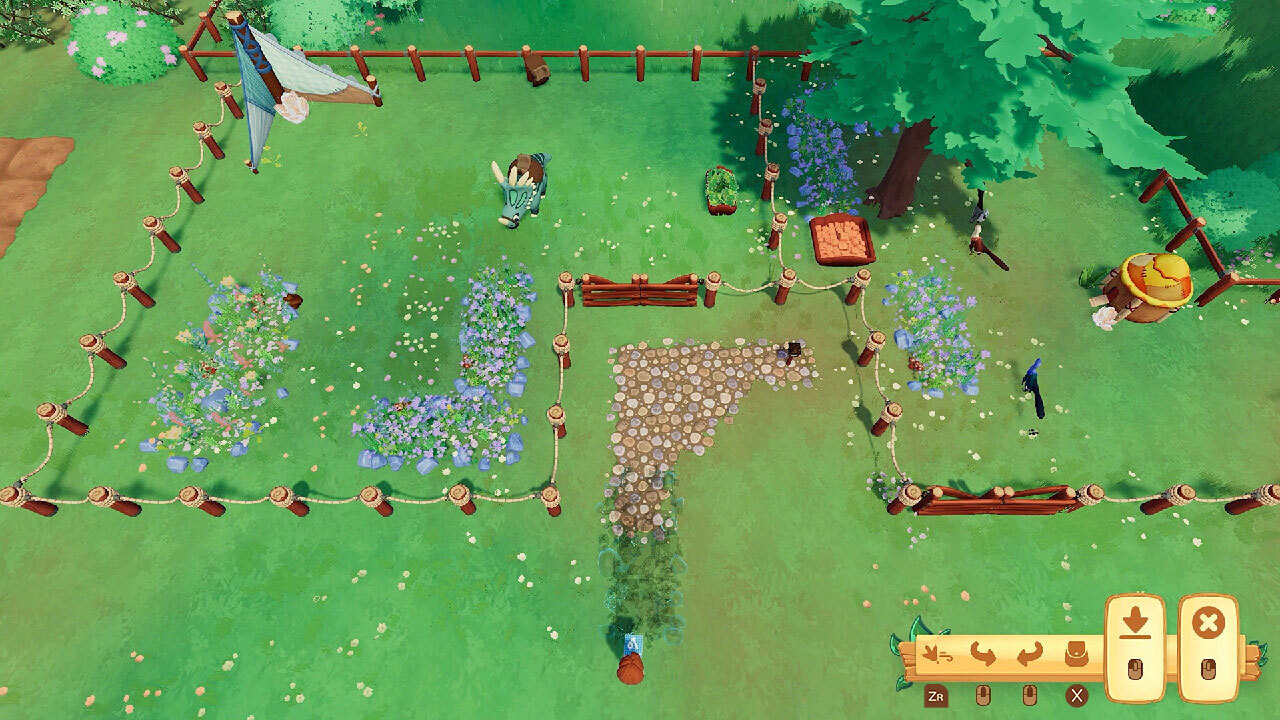Click the ZR button prompt icon

(x=936, y=696)
